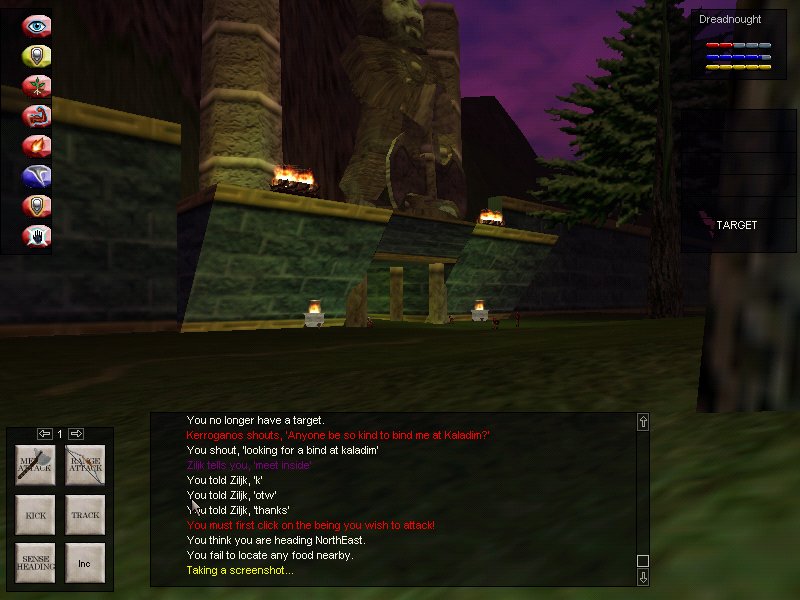Screen dimensions: 800x600
Task: Click the flame gem icon
Action: pos(37,146)
